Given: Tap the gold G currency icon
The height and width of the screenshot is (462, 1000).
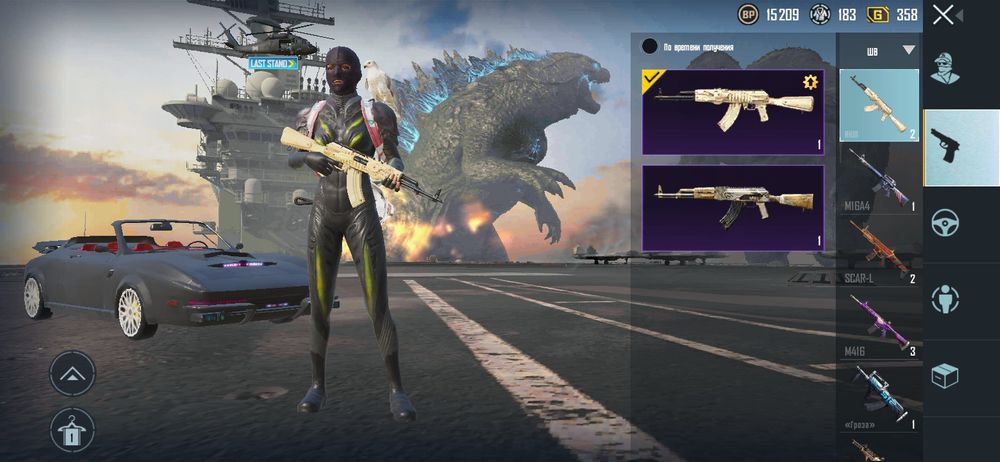Looking at the screenshot, I should (x=879, y=14).
